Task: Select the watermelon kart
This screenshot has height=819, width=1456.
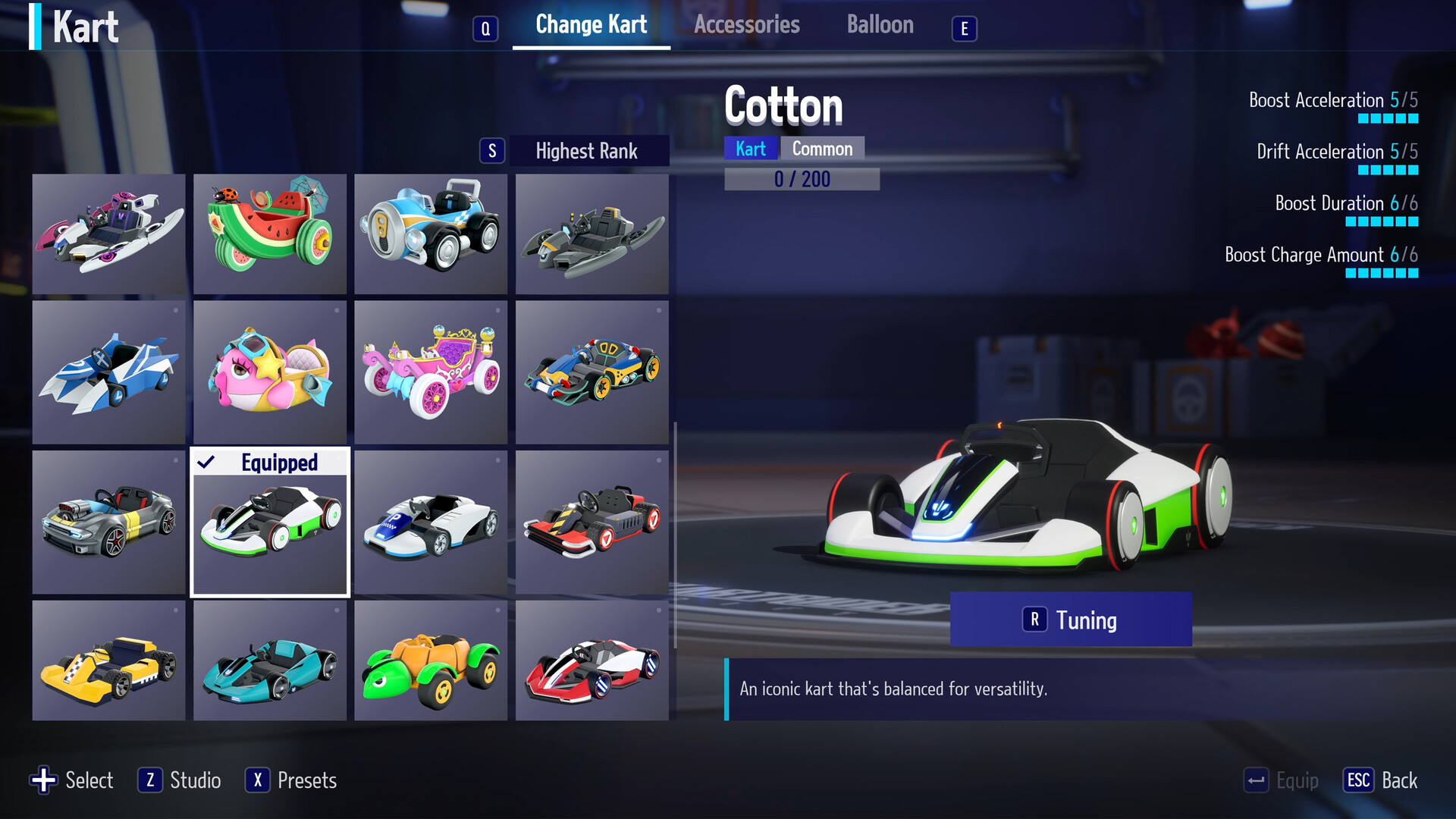Action: [270, 234]
